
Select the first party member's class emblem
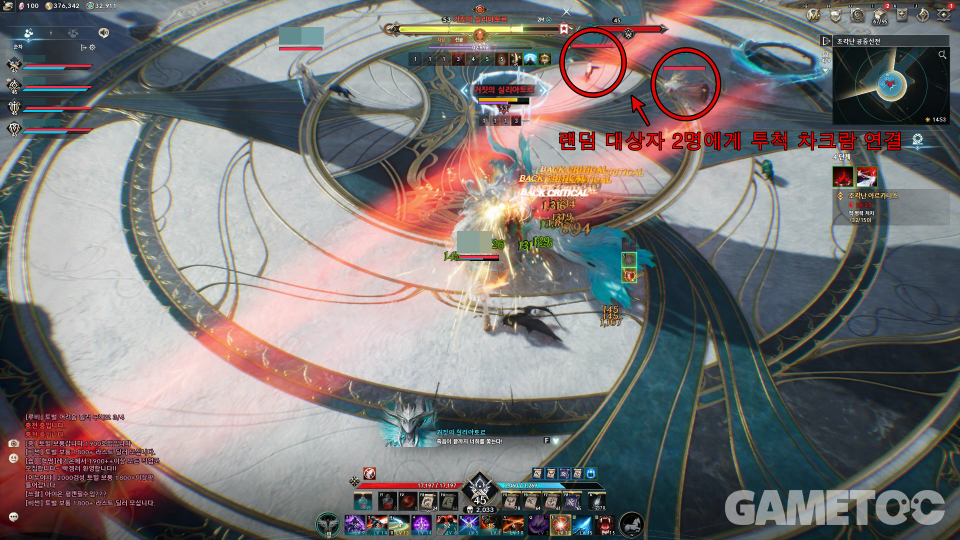(14, 65)
